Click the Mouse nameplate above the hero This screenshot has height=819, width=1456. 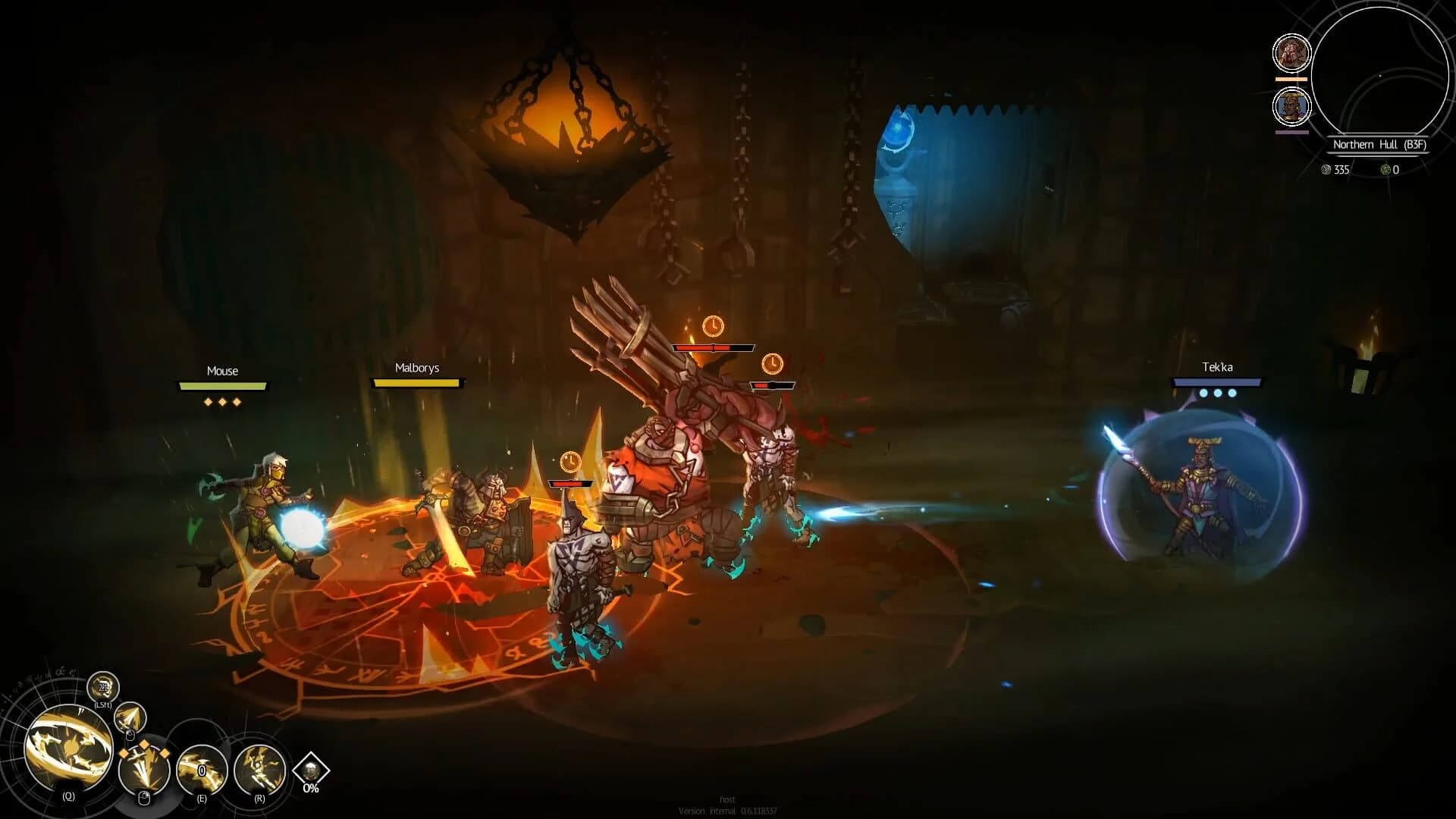coord(221,372)
